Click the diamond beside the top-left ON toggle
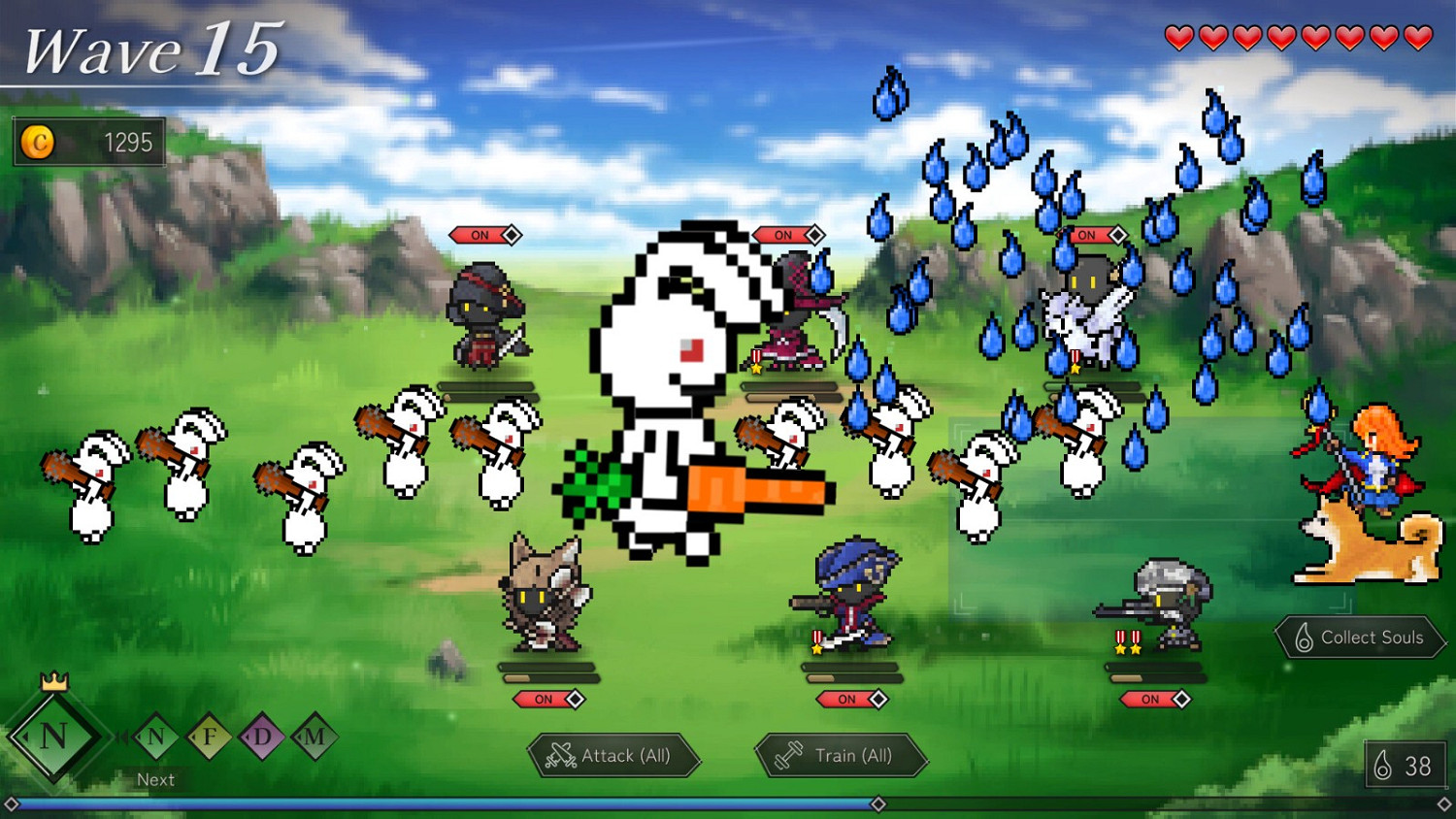This screenshot has height=819, width=1456. (513, 234)
